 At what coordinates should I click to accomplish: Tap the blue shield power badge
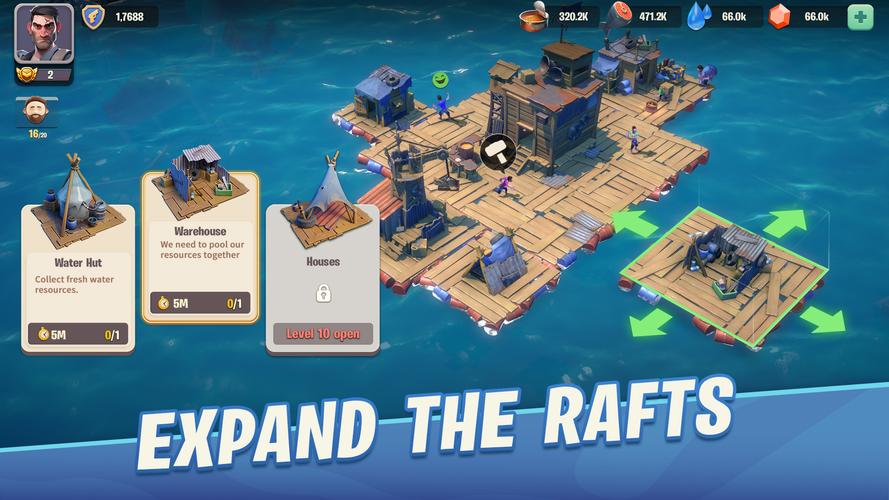point(93,16)
